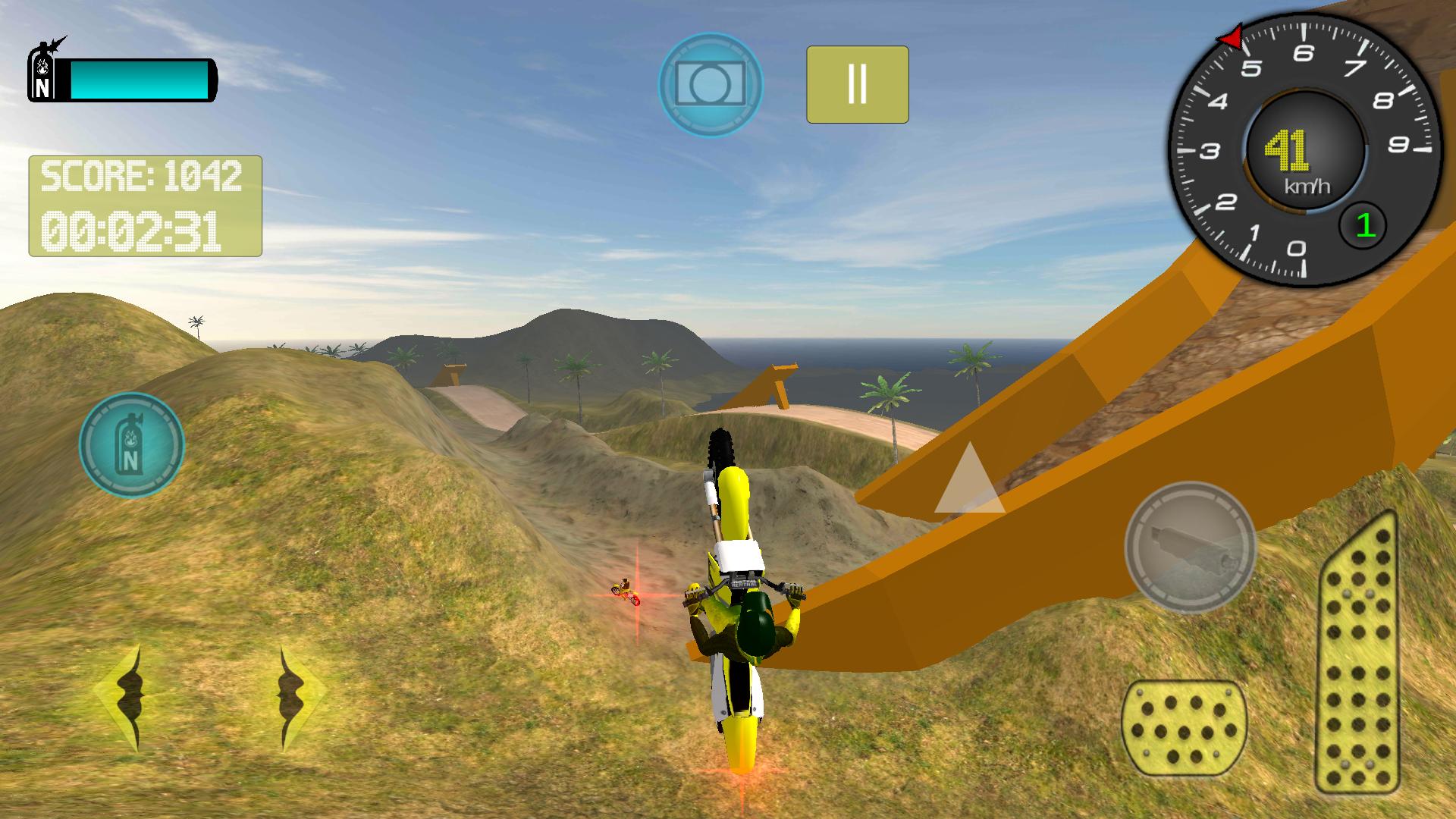Tap the 41 km/h speed readout
Screen dimensions: 1456x819
(1289, 152)
